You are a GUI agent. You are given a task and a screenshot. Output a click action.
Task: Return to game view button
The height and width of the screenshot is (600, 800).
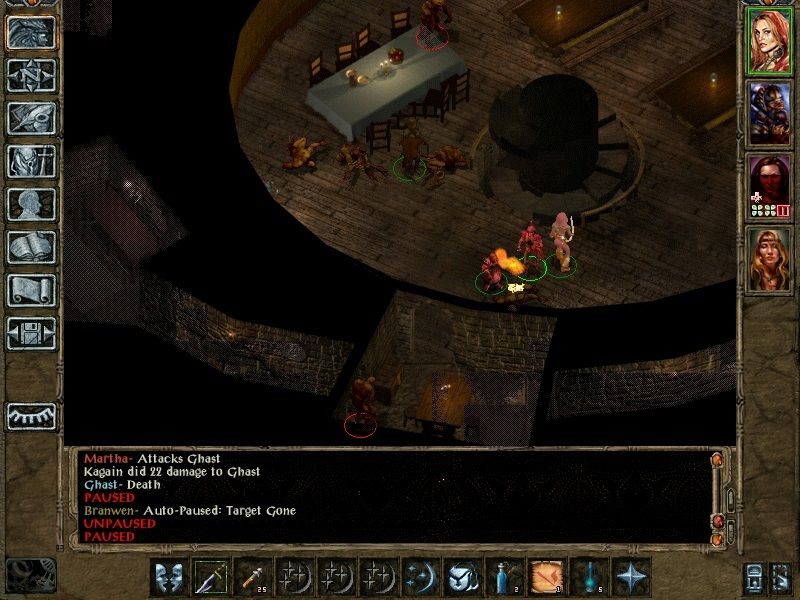point(31,32)
